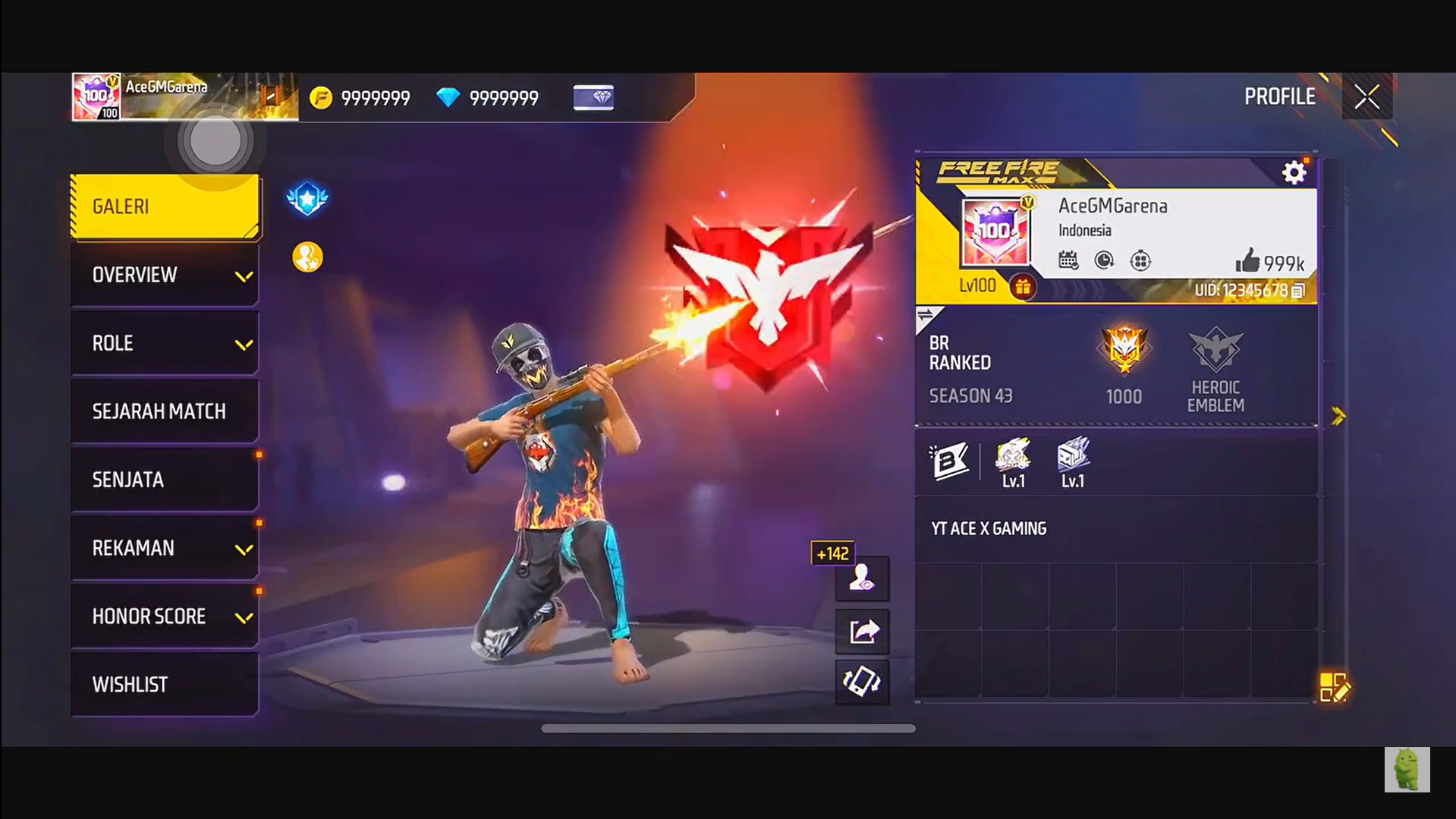The image size is (1456, 819).
Task: Click the HEROIC EMBLEM button
Action: point(1215,370)
